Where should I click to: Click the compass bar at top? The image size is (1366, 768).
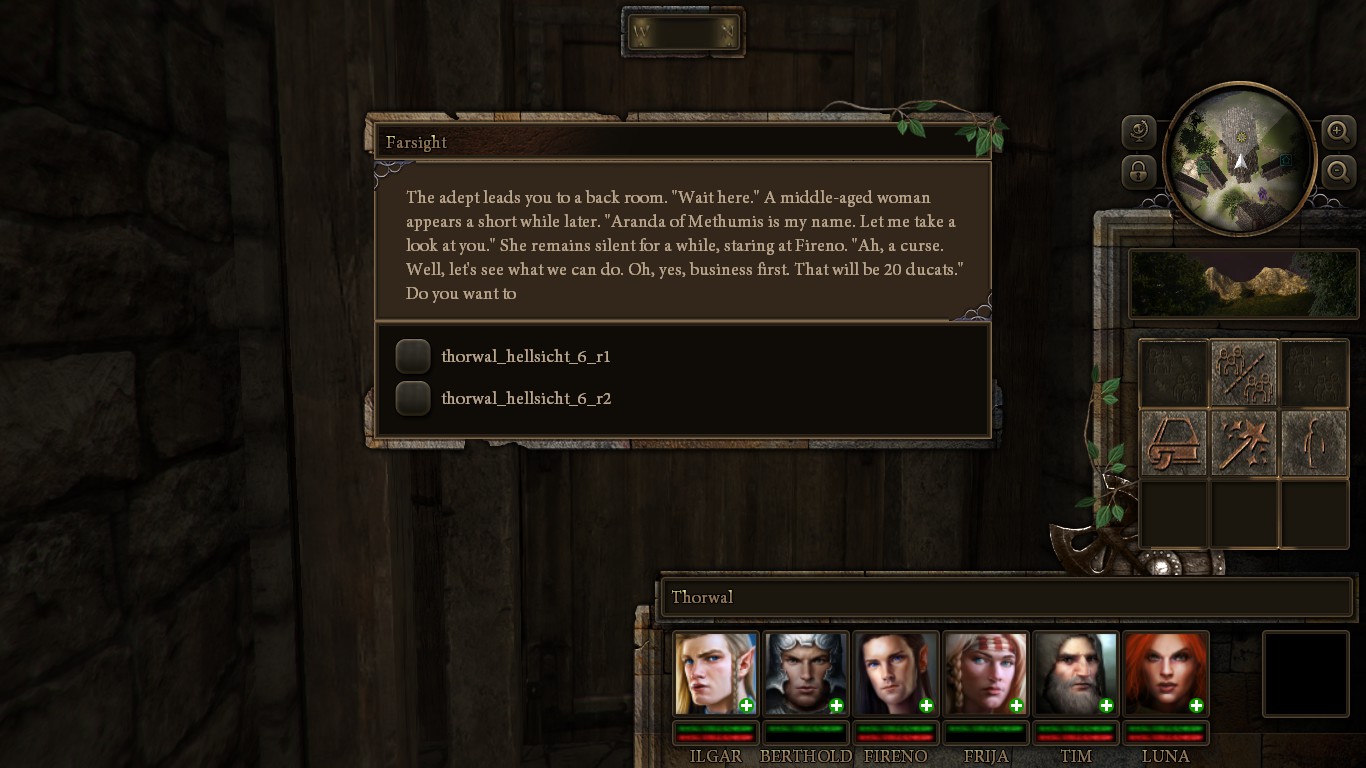pos(683,33)
